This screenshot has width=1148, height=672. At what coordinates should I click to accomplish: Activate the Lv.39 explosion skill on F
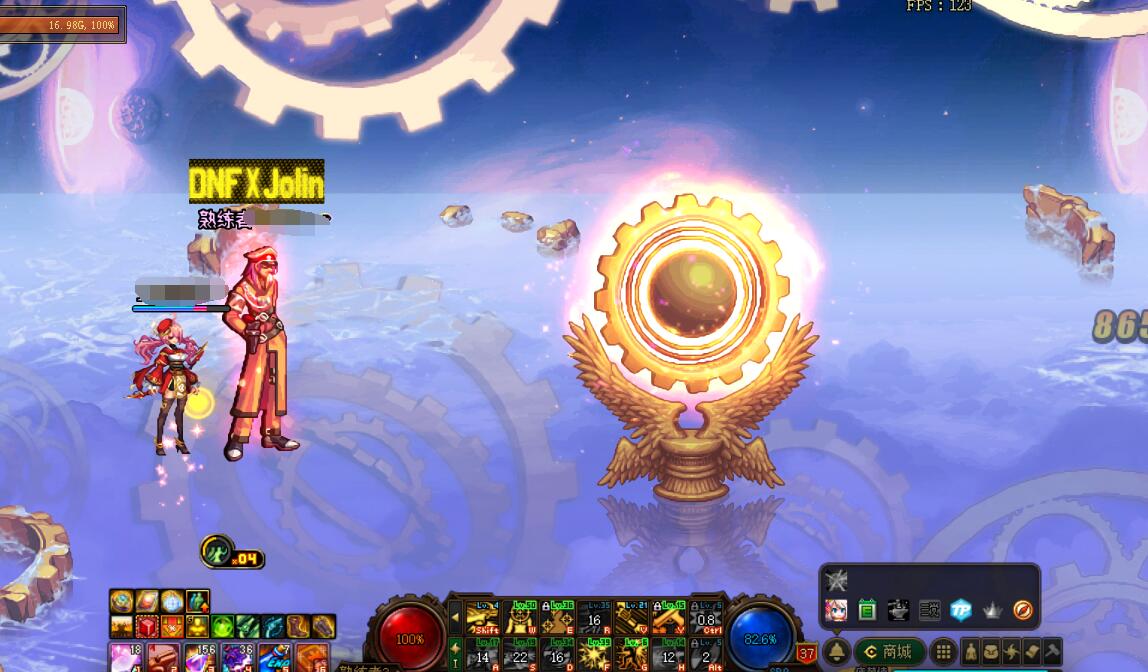[x=595, y=653]
